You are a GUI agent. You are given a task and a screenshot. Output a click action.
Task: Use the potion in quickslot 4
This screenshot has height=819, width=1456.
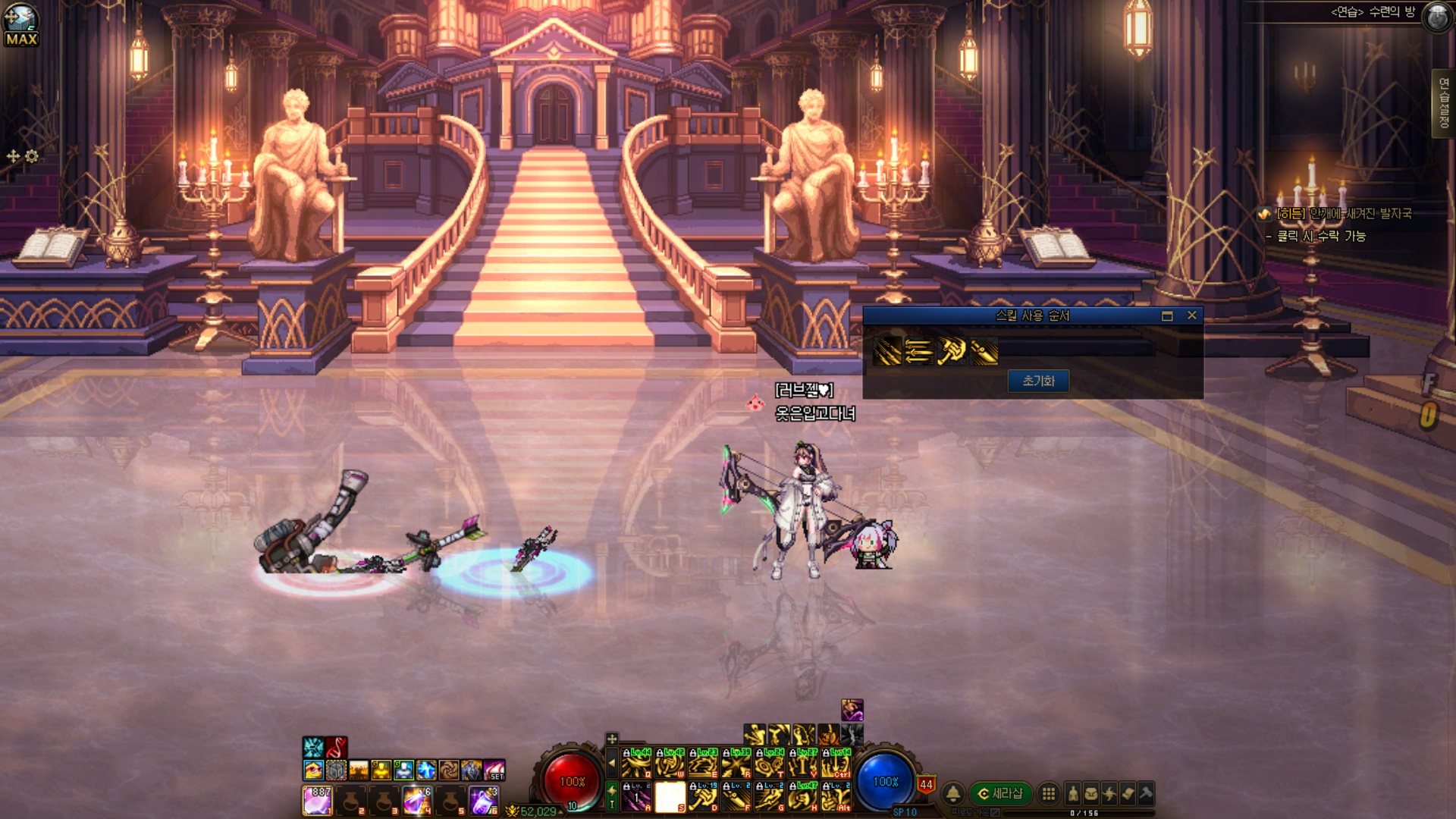coord(417,800)
